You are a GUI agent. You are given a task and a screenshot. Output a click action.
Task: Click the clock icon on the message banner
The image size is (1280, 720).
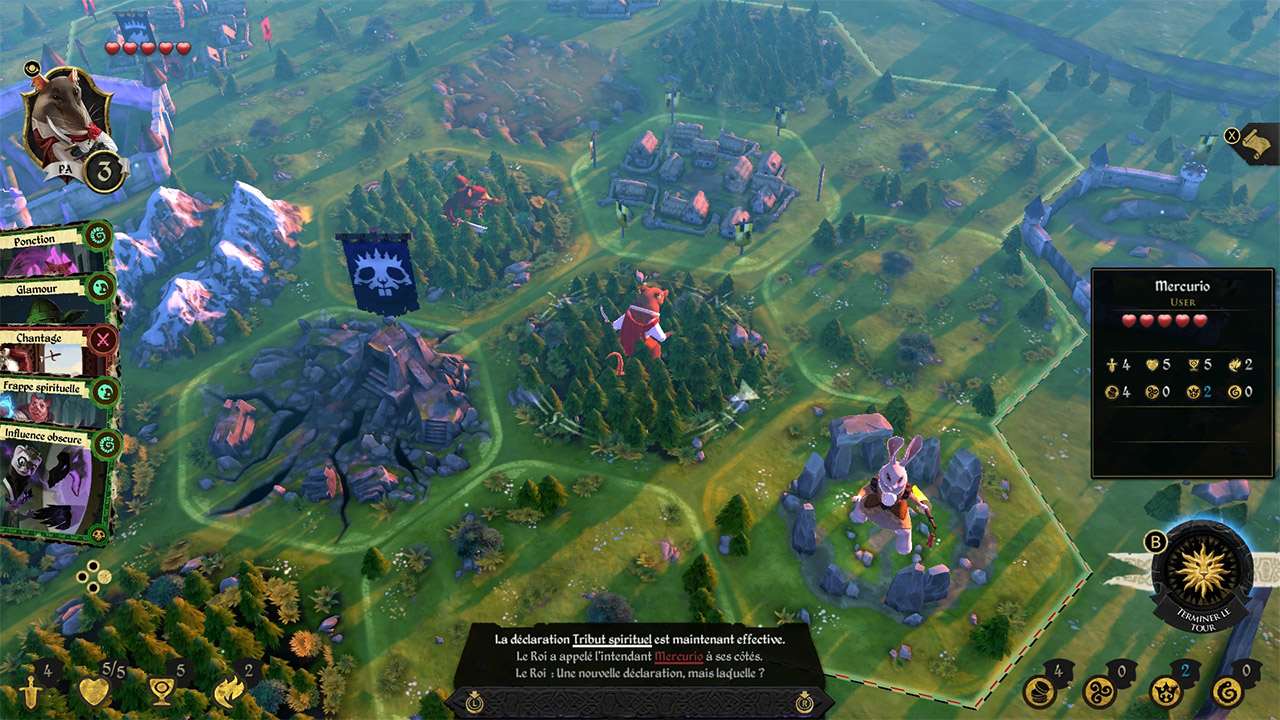click(x=475, y=702)
